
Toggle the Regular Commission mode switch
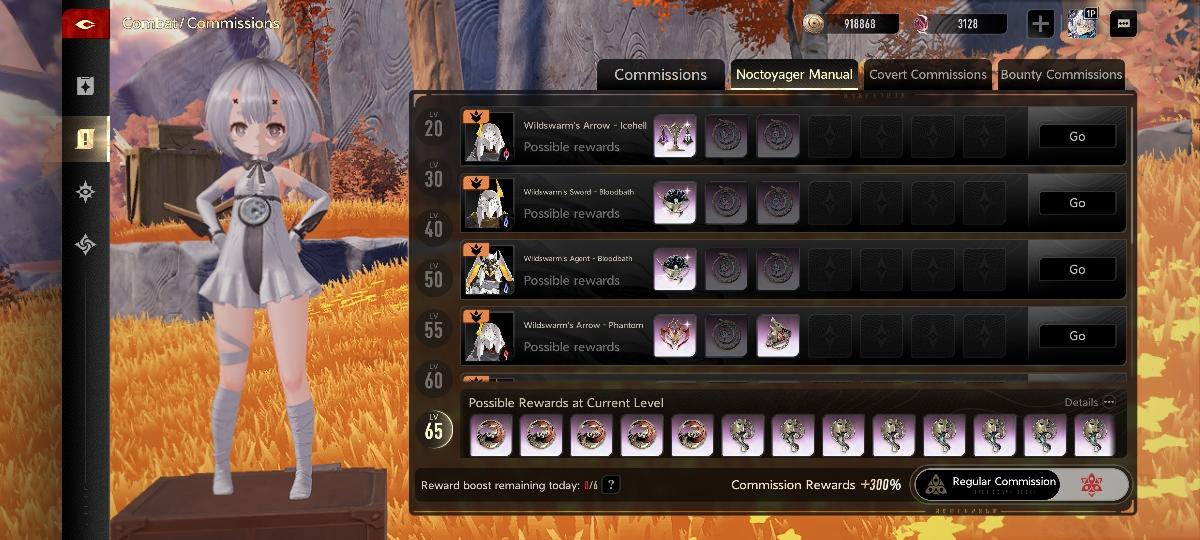(x=1021, y=484)
